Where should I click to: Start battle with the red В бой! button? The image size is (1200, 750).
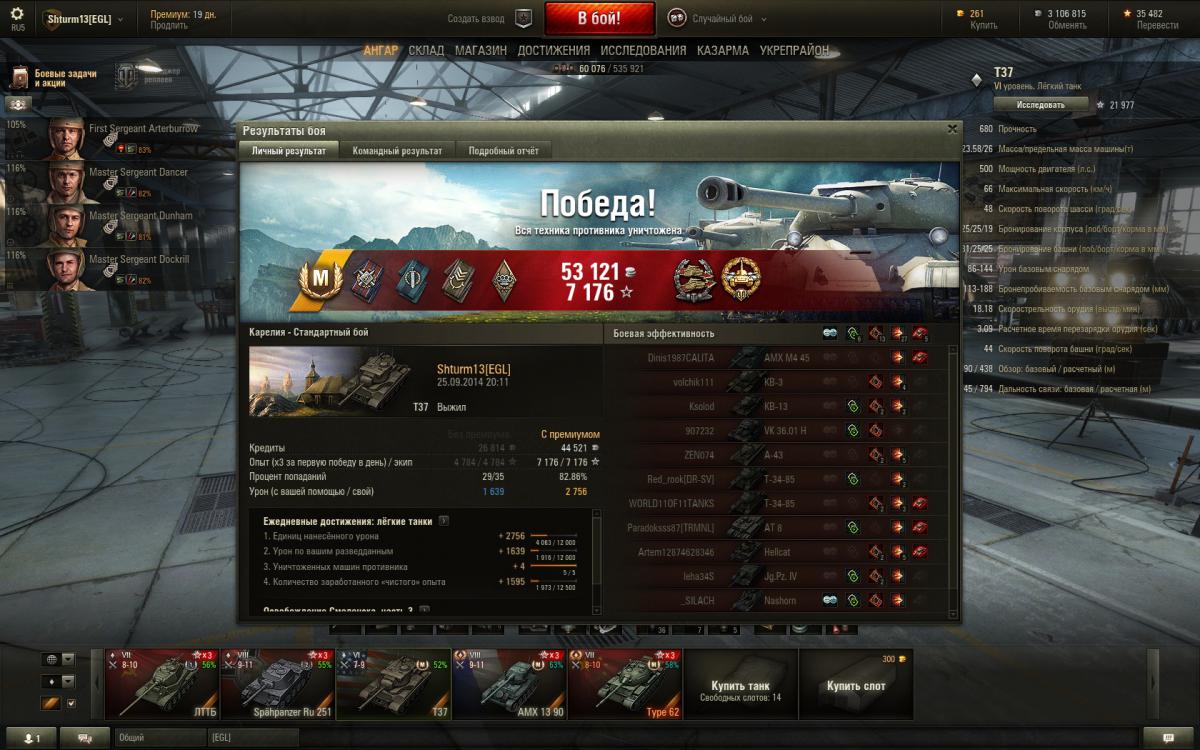[x=599, y=19]
